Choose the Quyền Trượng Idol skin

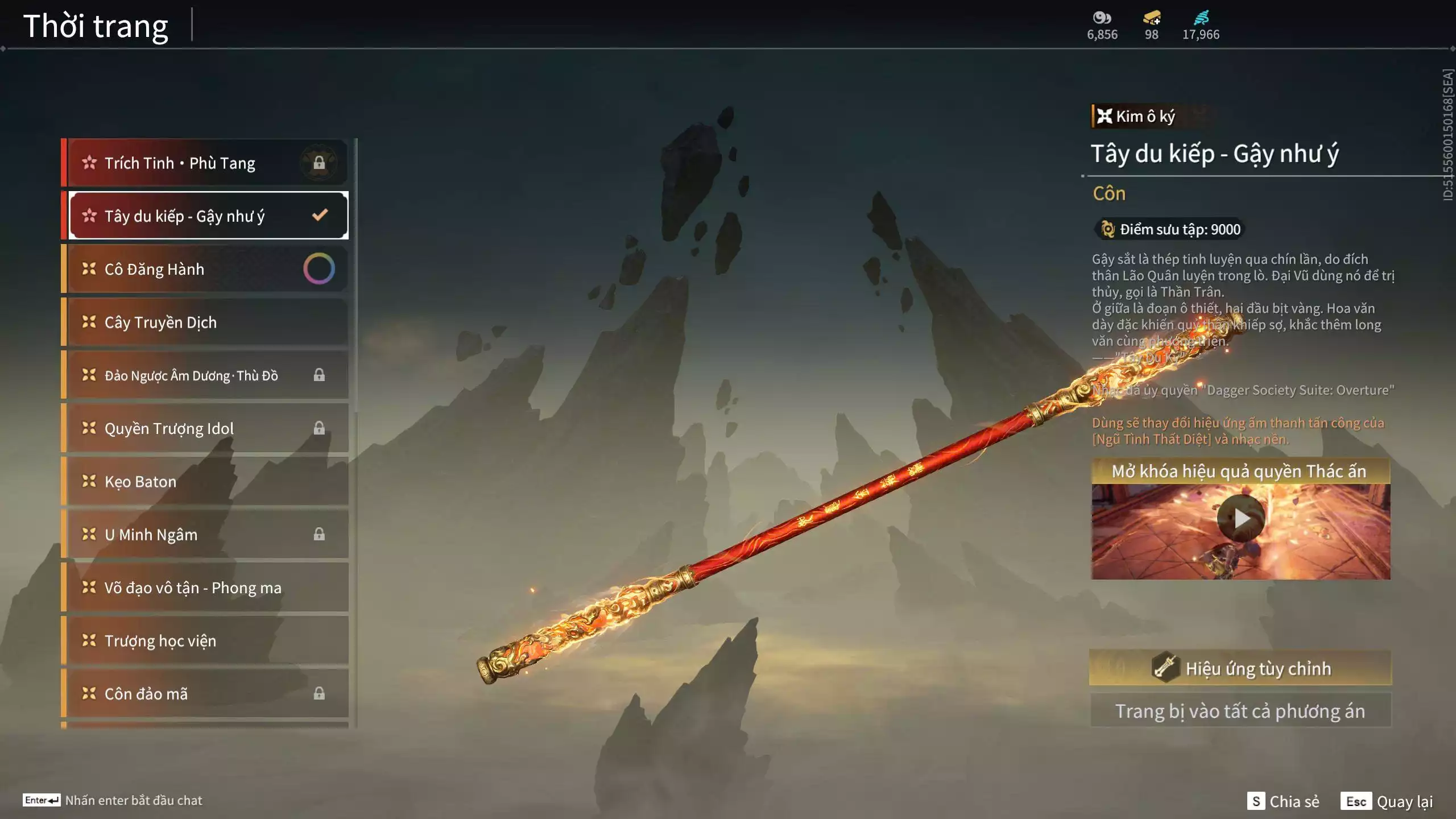(x=193, y=428)
